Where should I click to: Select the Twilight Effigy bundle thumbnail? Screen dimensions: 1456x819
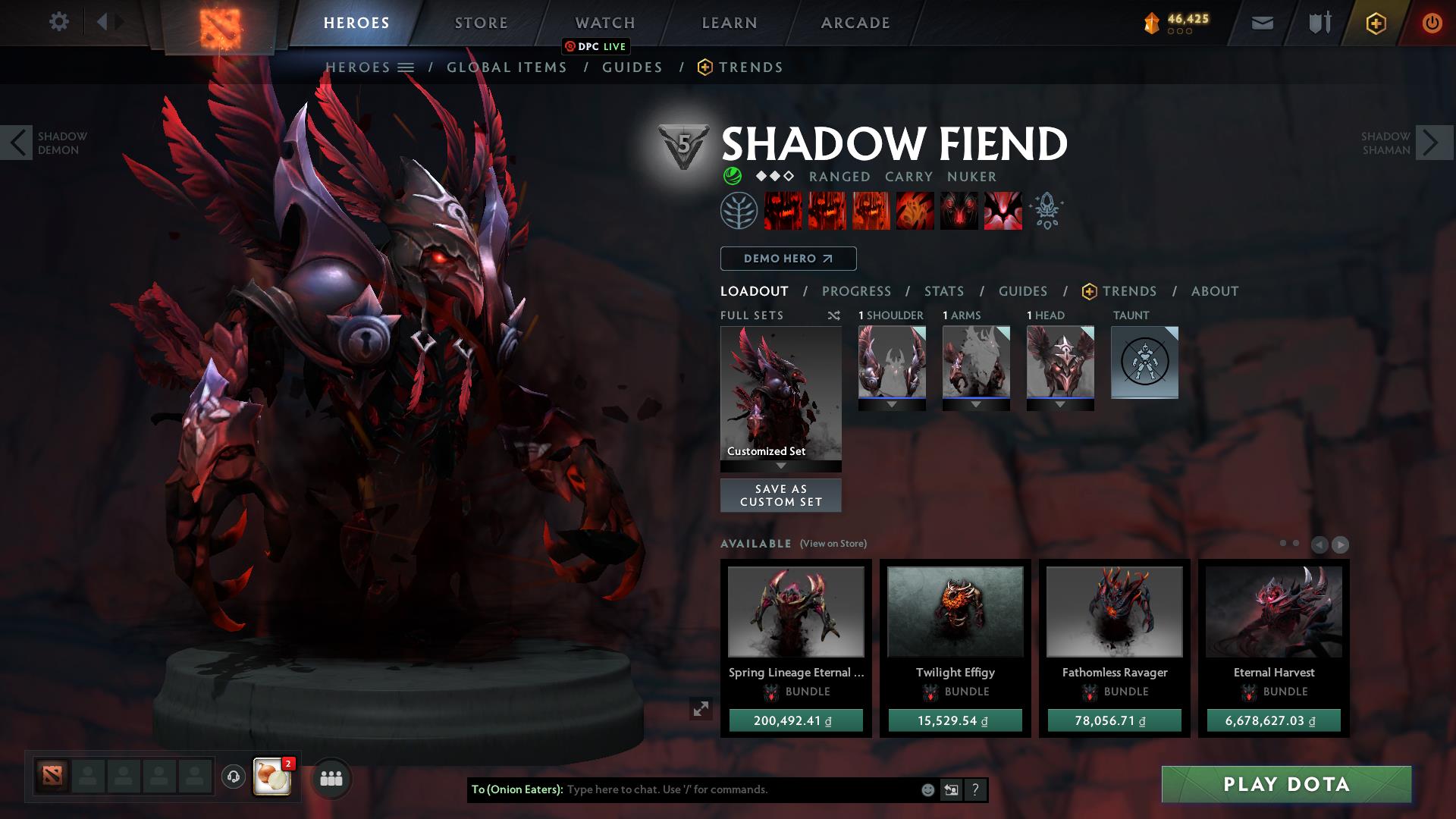pyautogui.click(x=954, y=611)
